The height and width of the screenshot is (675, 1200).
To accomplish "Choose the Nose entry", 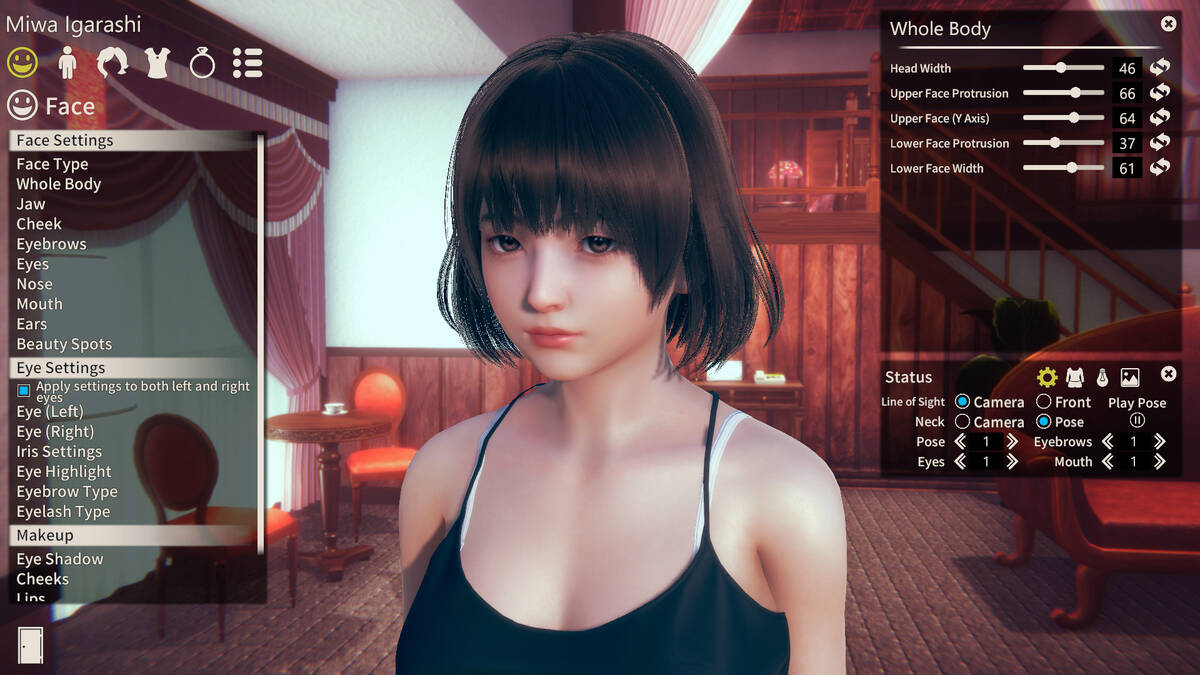I will [x=34, y=284].
